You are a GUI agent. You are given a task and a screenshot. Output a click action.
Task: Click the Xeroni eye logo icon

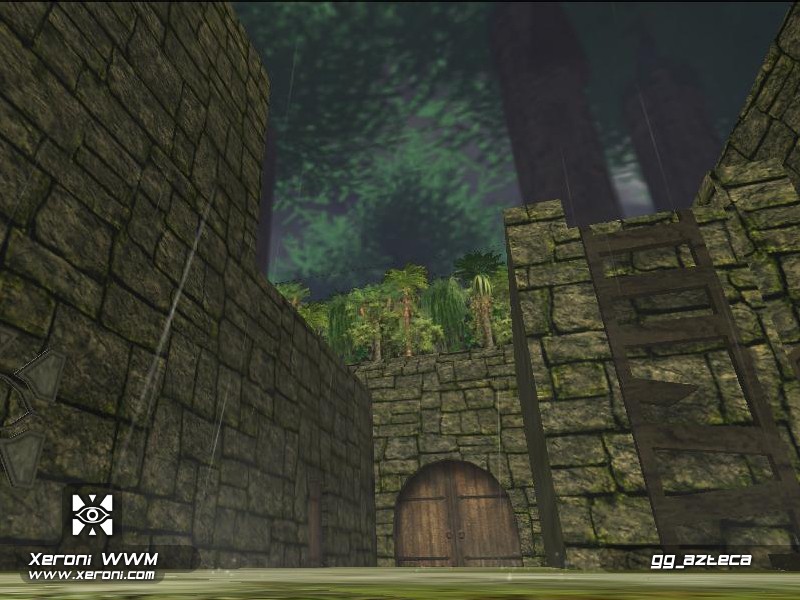point(92,515)
